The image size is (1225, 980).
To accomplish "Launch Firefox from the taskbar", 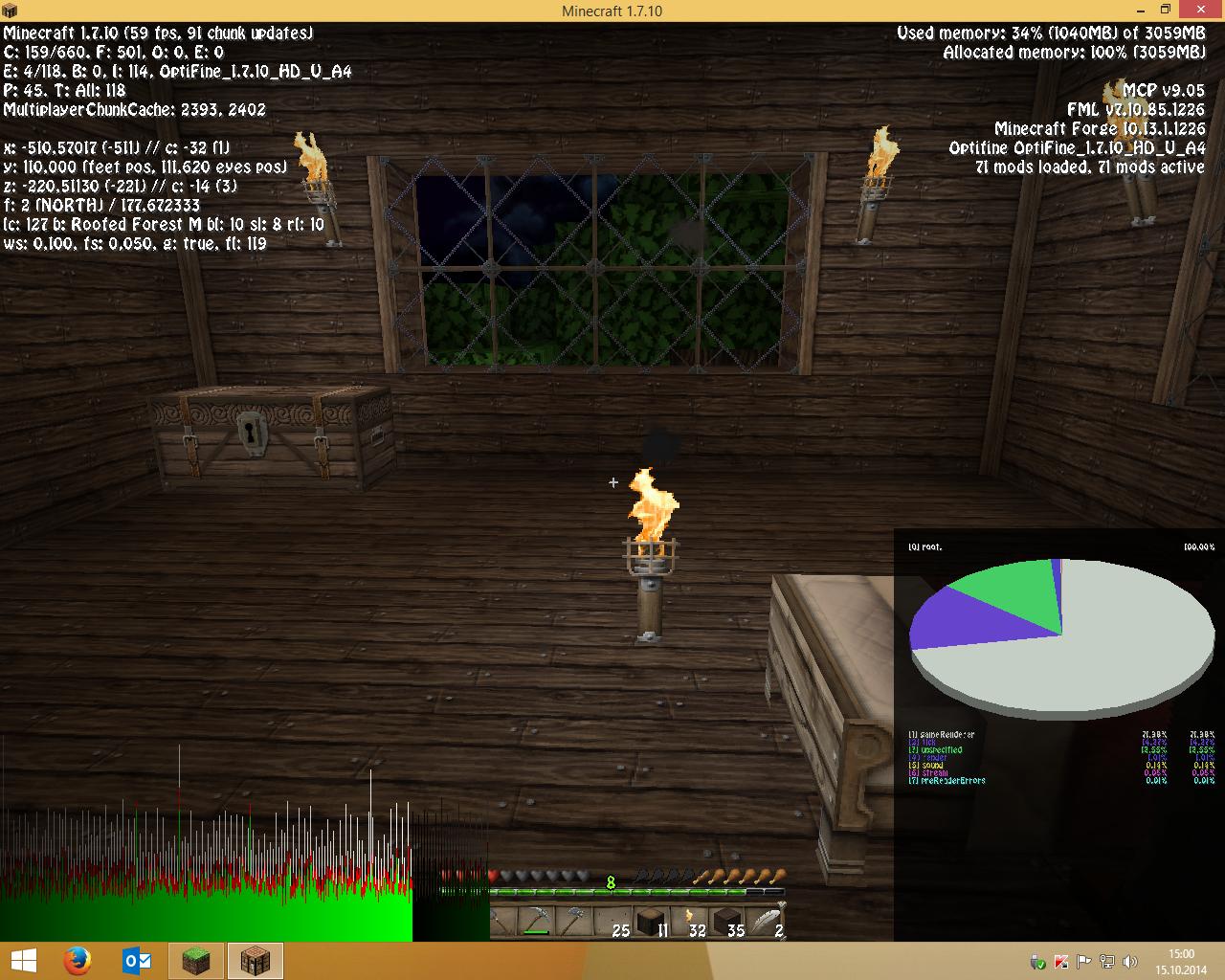I will point(78,961).
